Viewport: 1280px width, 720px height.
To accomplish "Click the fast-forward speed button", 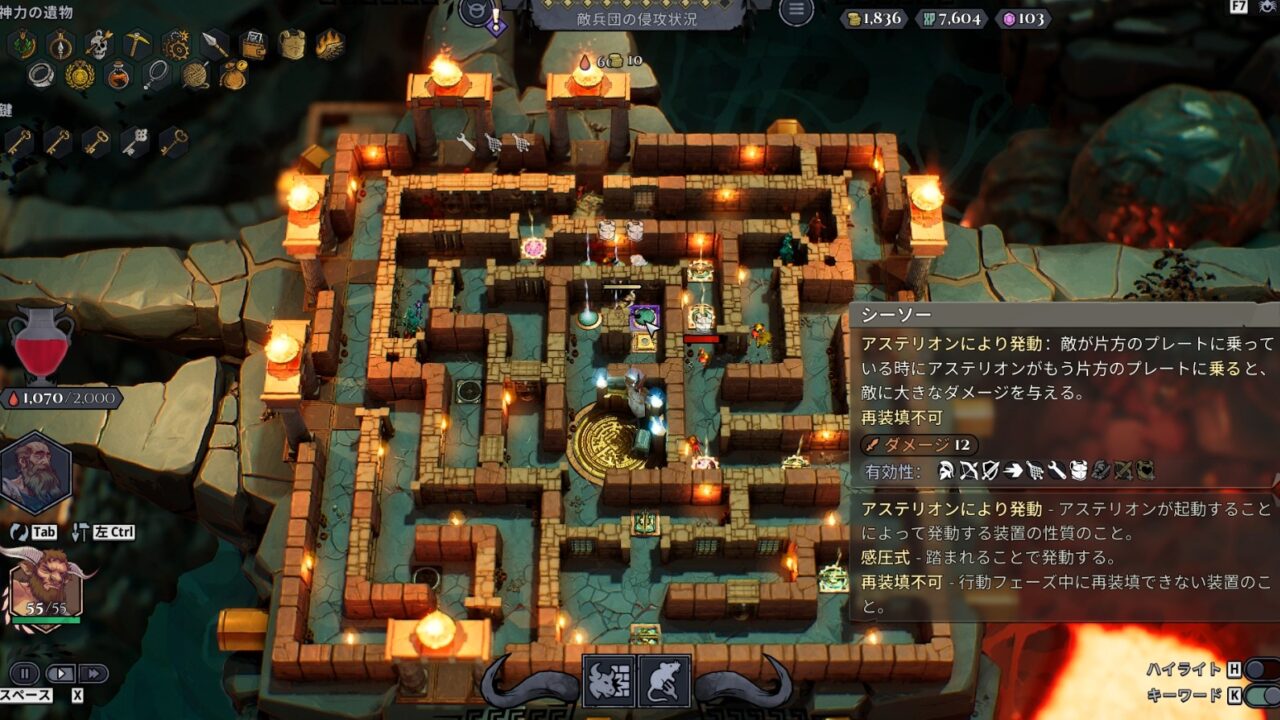I will point(92,673).
